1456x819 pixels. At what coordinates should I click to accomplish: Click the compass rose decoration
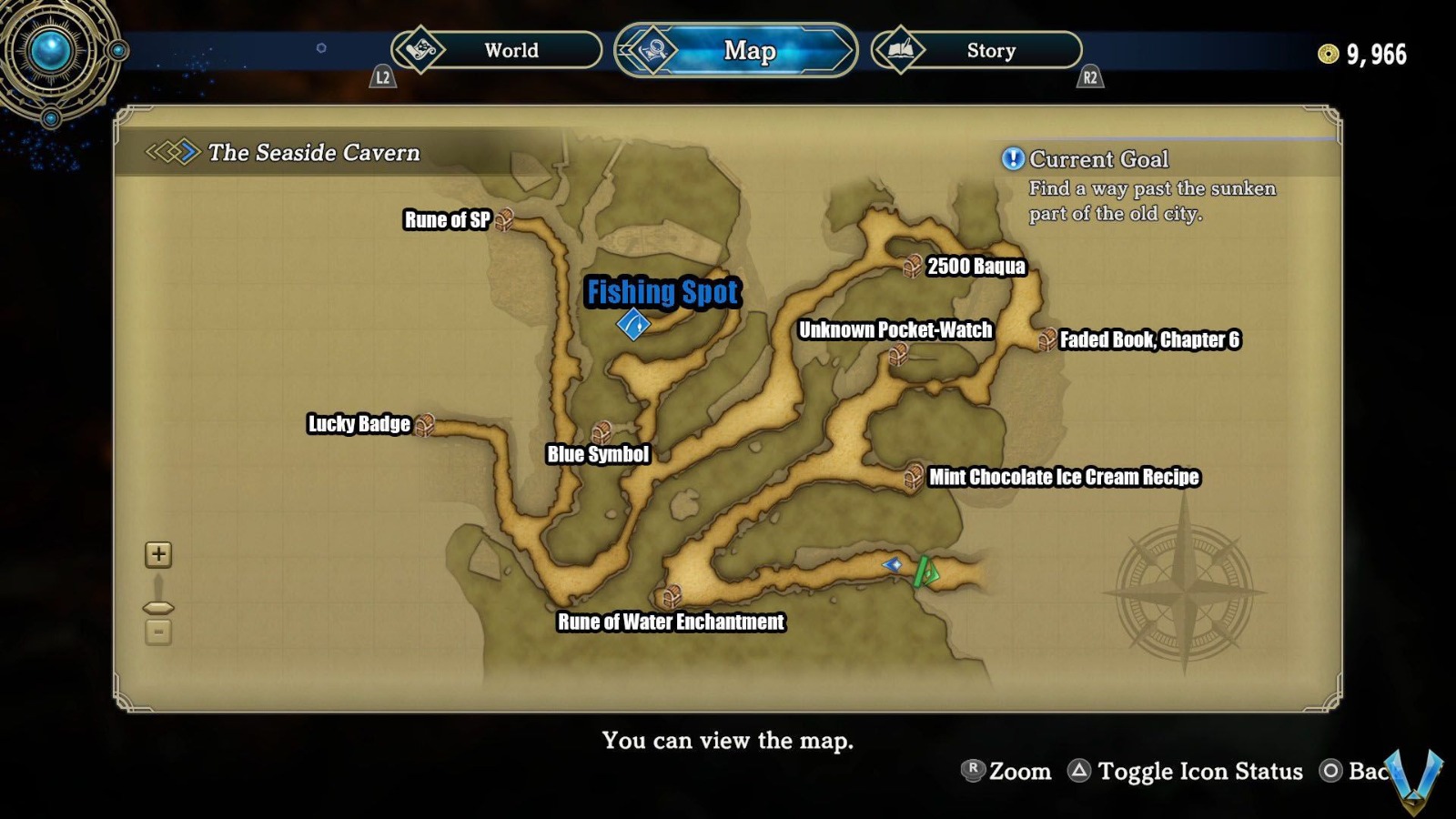point(1183,590)
